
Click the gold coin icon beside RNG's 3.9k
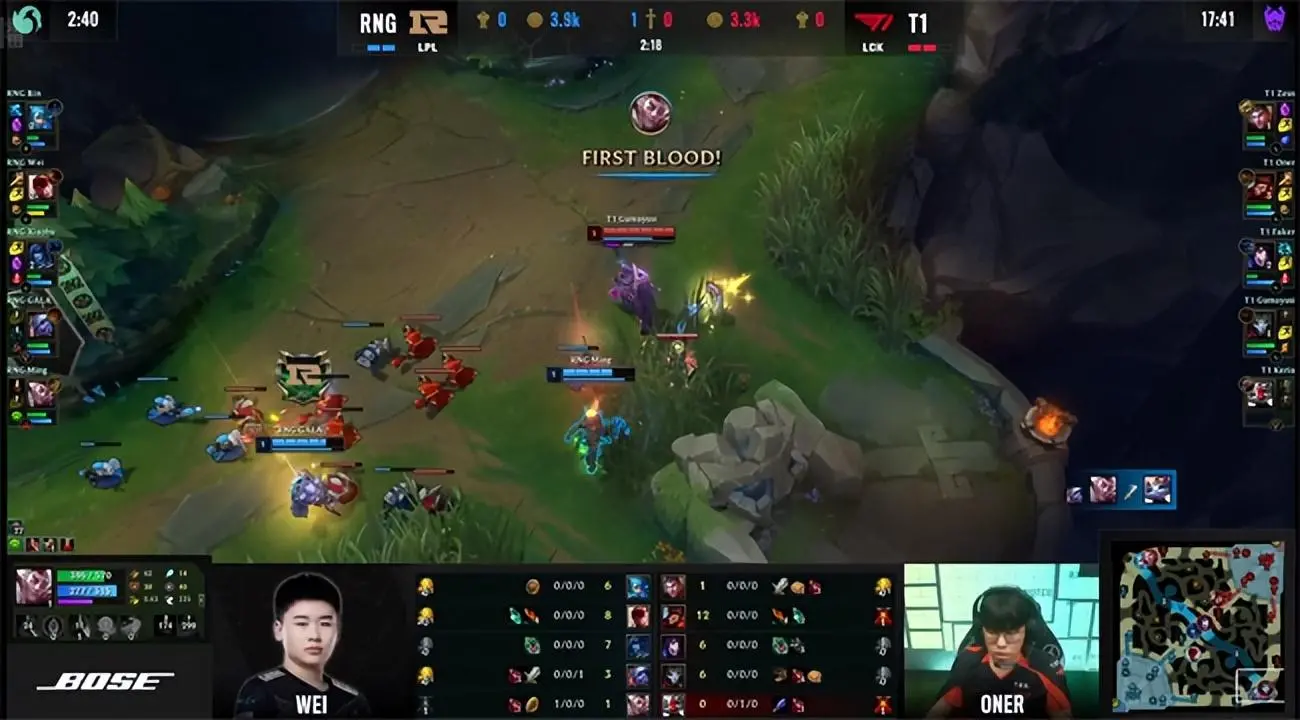coord(535,18)
